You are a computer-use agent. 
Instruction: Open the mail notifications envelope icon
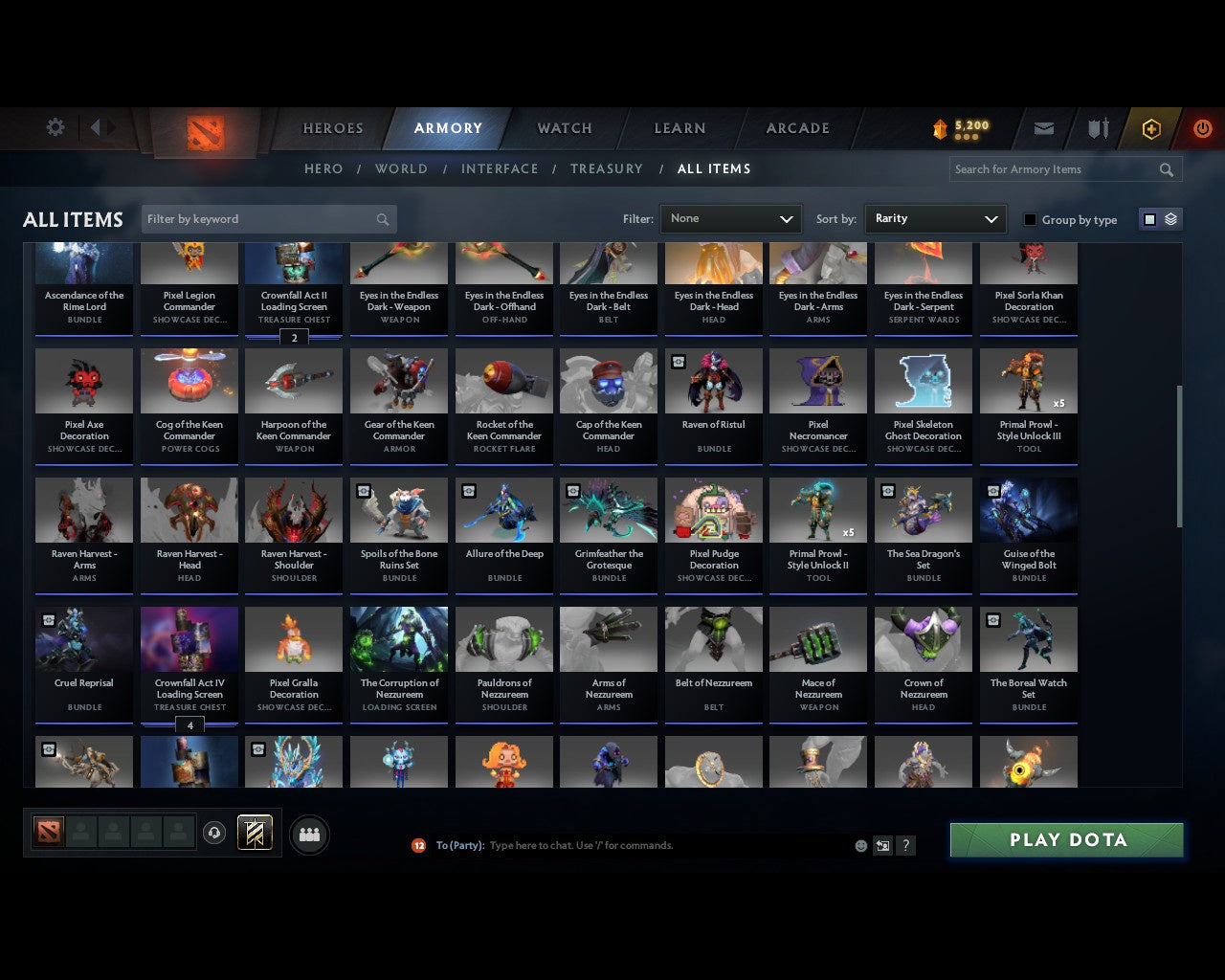(x=1044, y=128)
